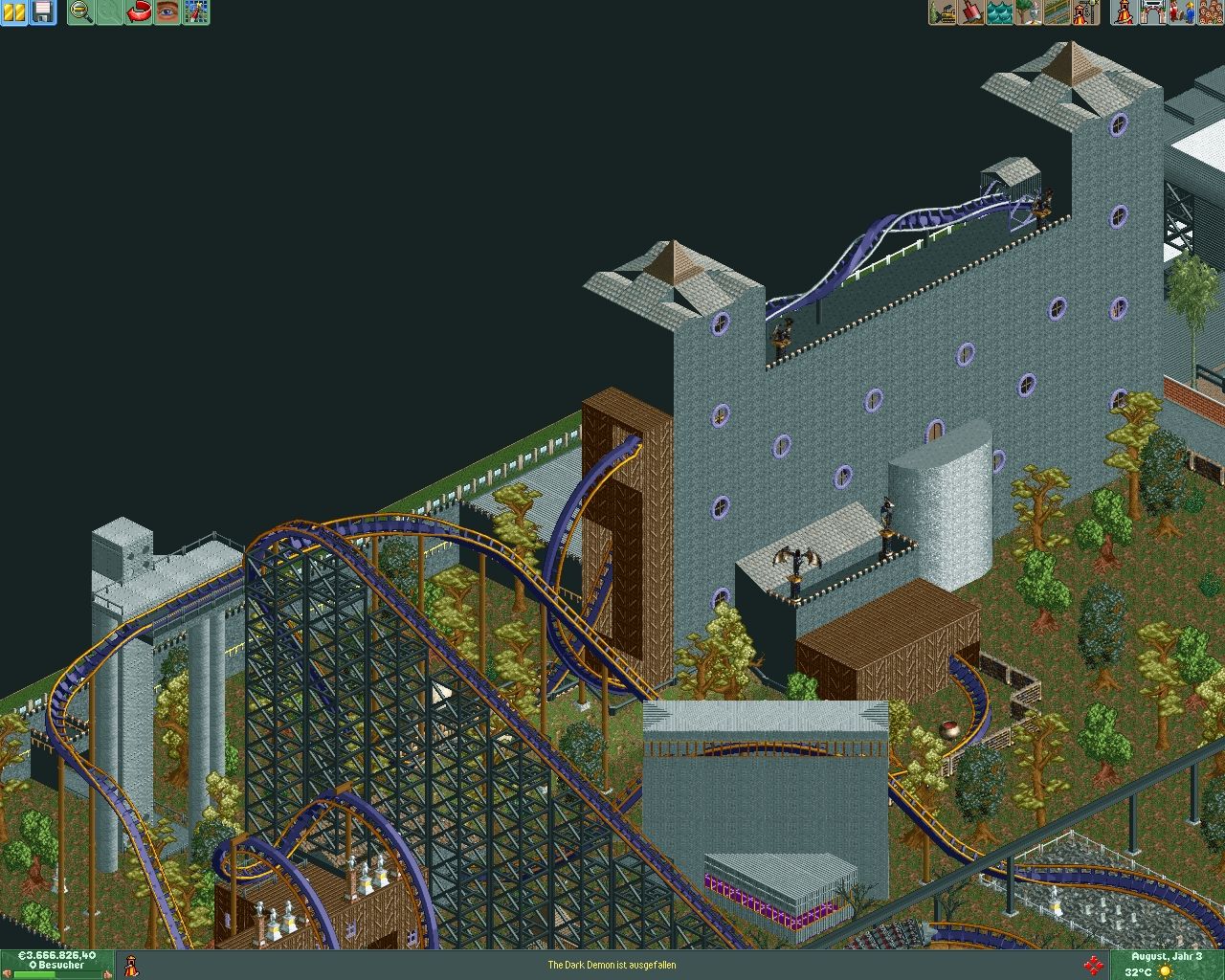Open the floppy disk save menu
This screenshot has width=1225, height=980.
pos(43,12)
